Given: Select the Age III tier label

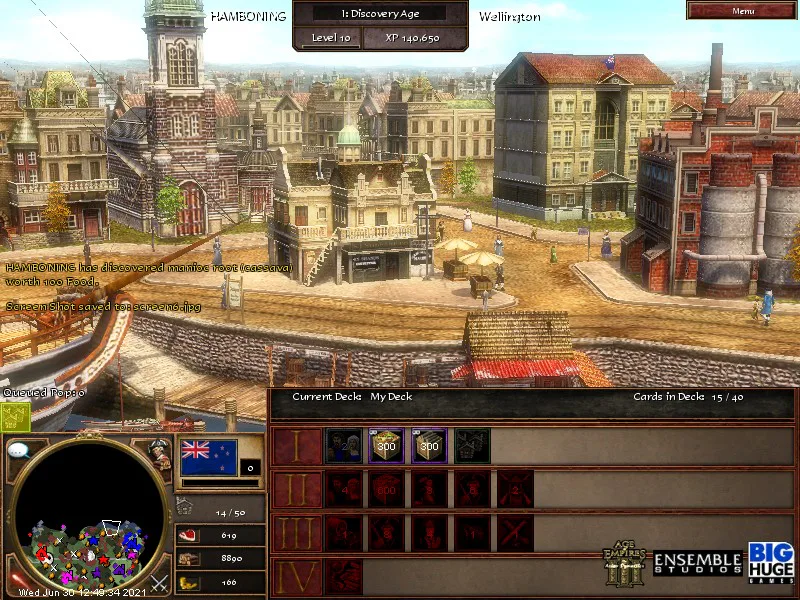Looking at the screenshot, I should click(297, 533).
